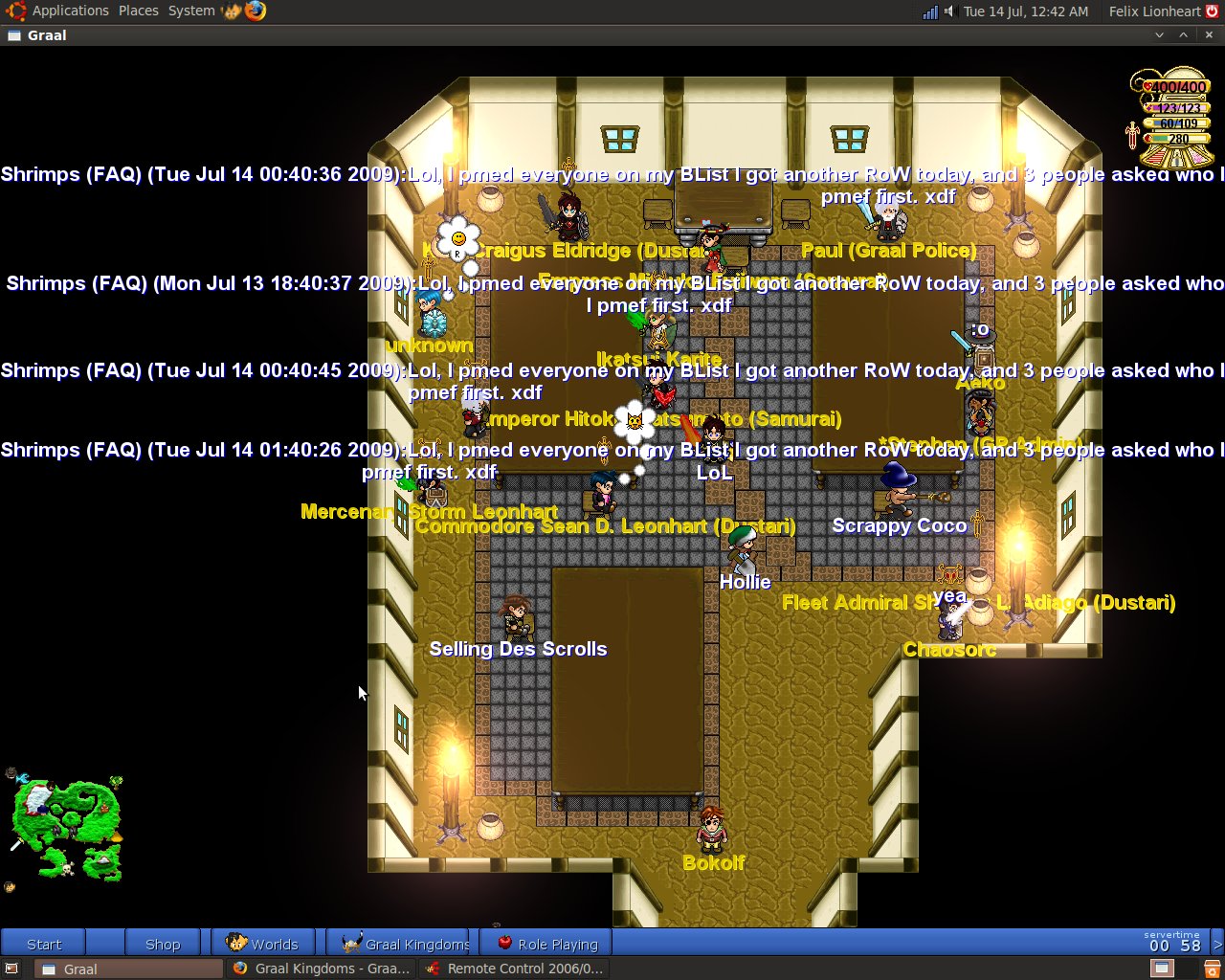
Task: Click the skull and crossbones marker on the minimap
Action: pos(67,868)
